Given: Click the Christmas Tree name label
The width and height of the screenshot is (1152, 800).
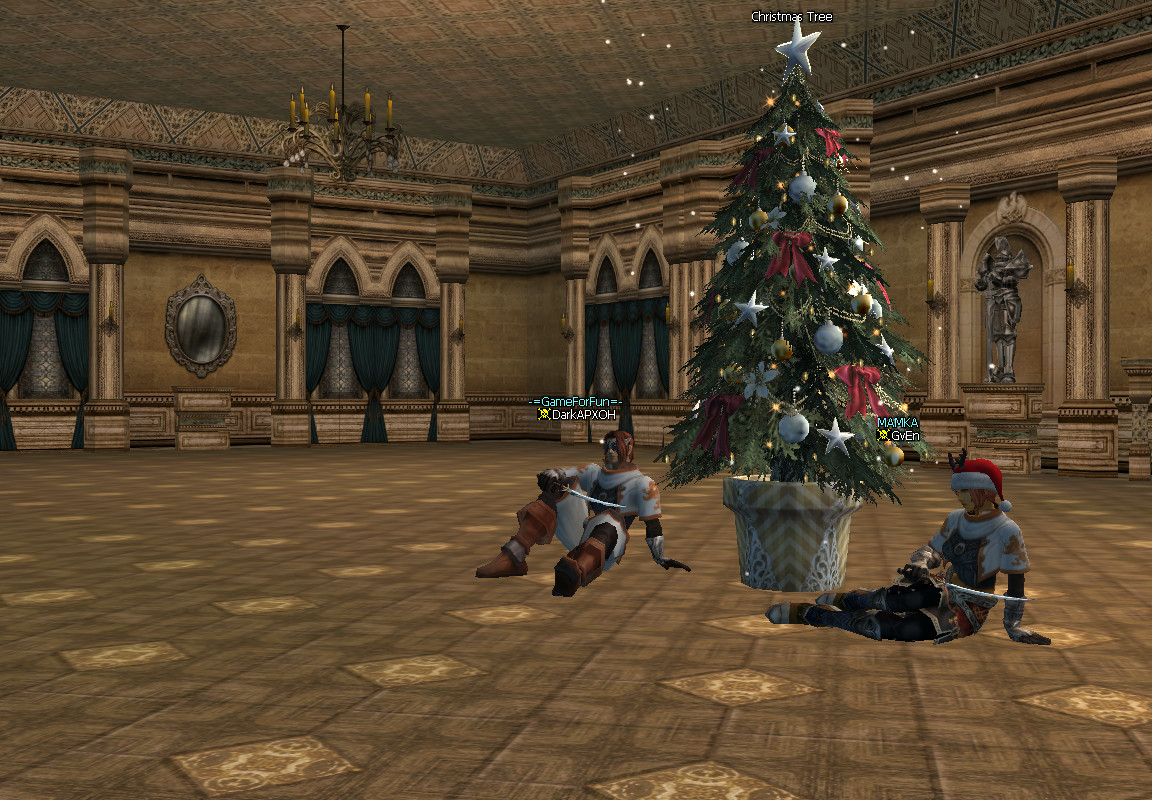Looking at the screenshot, I should (x=791, y=17).
